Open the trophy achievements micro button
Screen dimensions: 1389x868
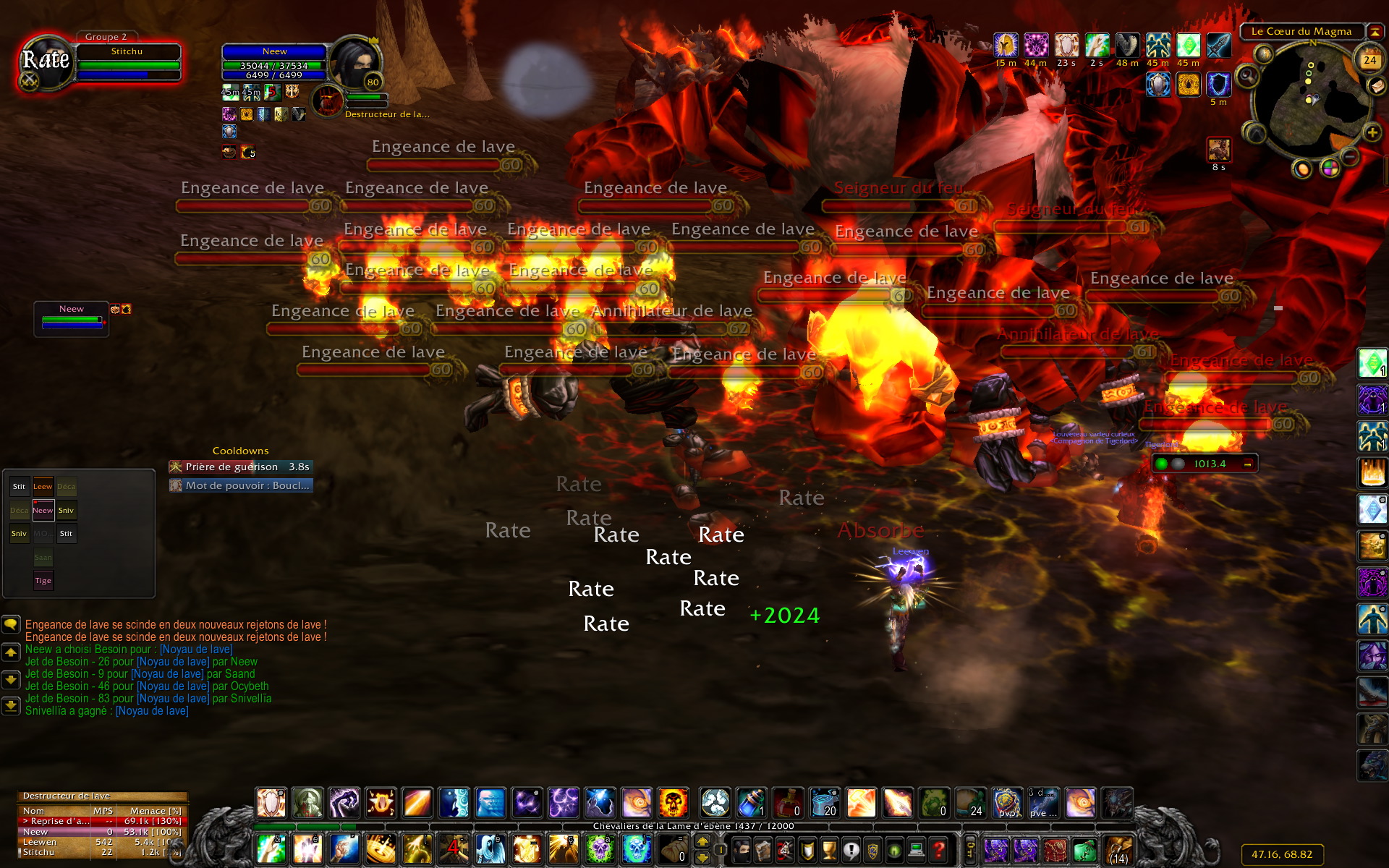[829, 849]
